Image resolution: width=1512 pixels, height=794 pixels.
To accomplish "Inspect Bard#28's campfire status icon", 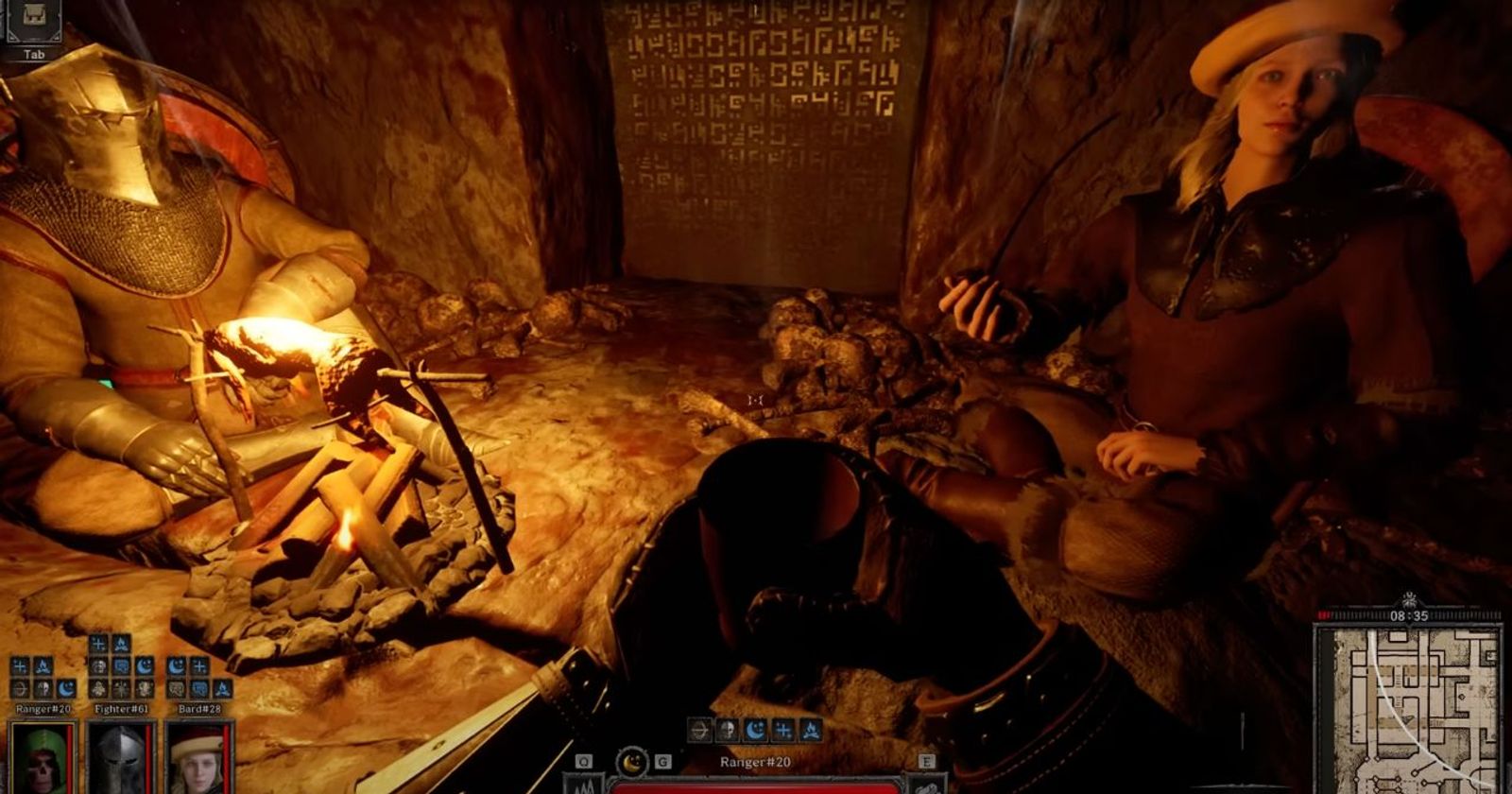I will pyautogui.click(x=221, y=688).
